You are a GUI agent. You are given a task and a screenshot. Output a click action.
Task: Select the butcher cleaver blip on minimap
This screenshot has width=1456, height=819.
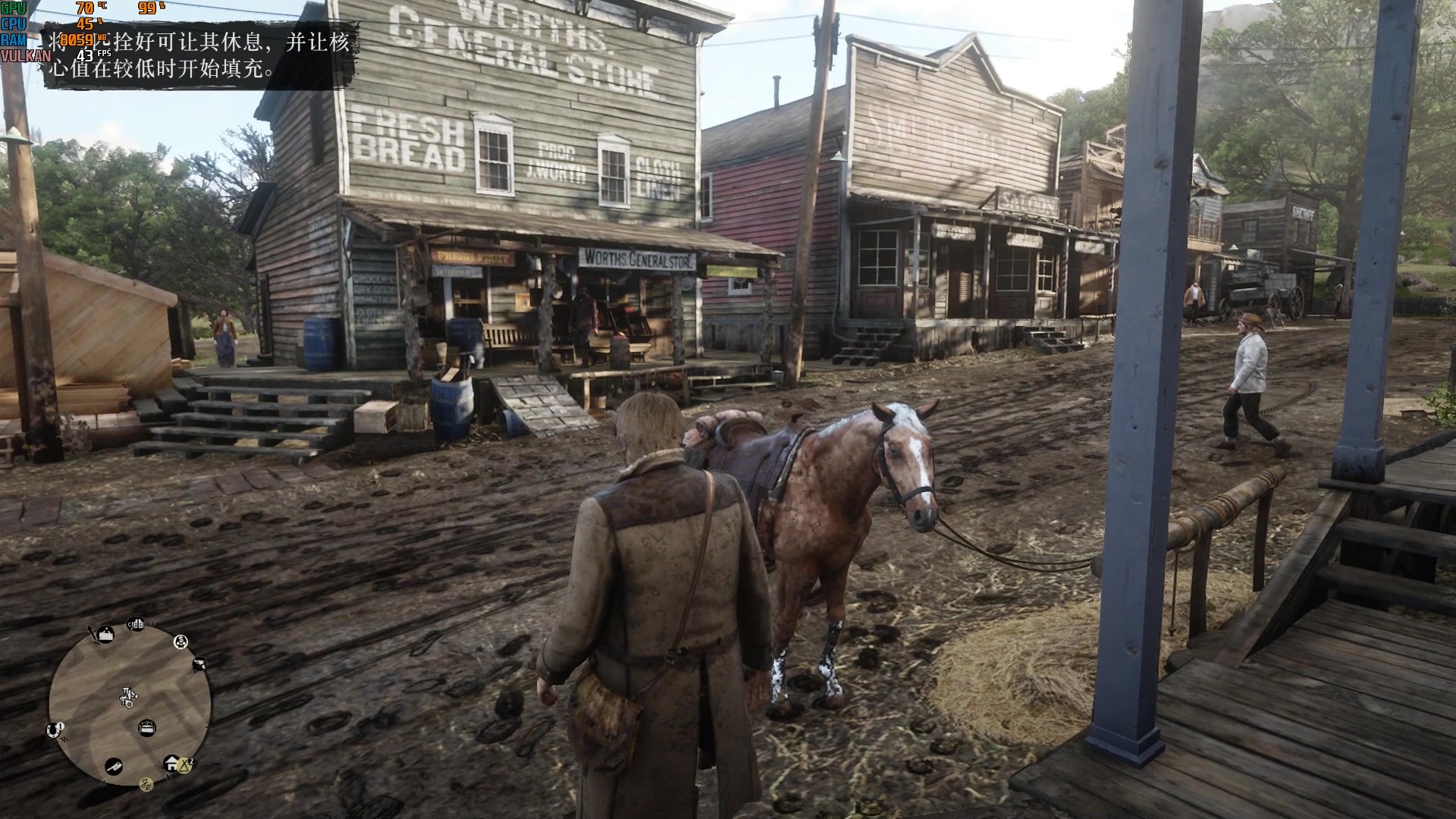point(114,767)
